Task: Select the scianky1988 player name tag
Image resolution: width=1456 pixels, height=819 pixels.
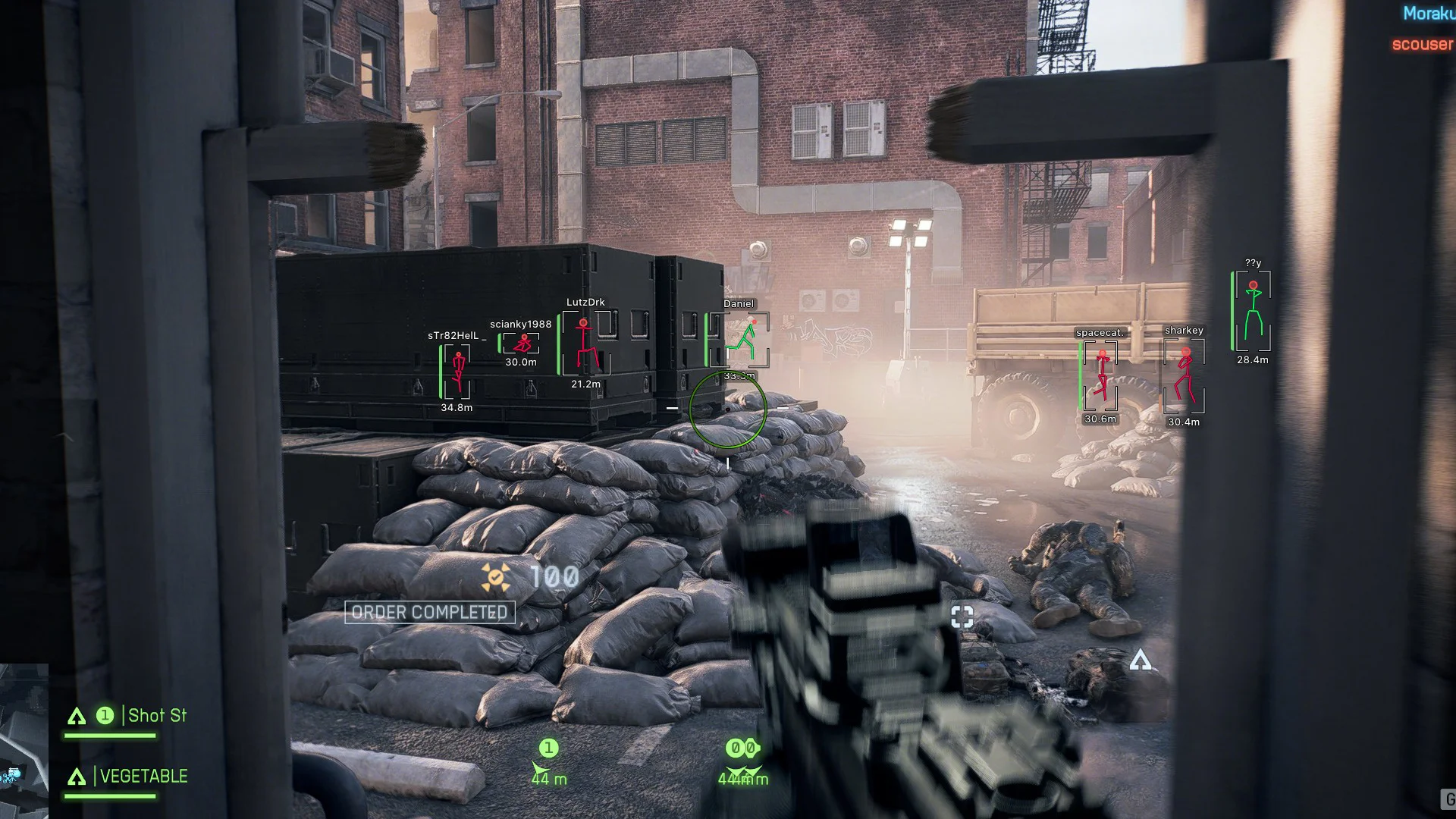Action: (520, 325)
